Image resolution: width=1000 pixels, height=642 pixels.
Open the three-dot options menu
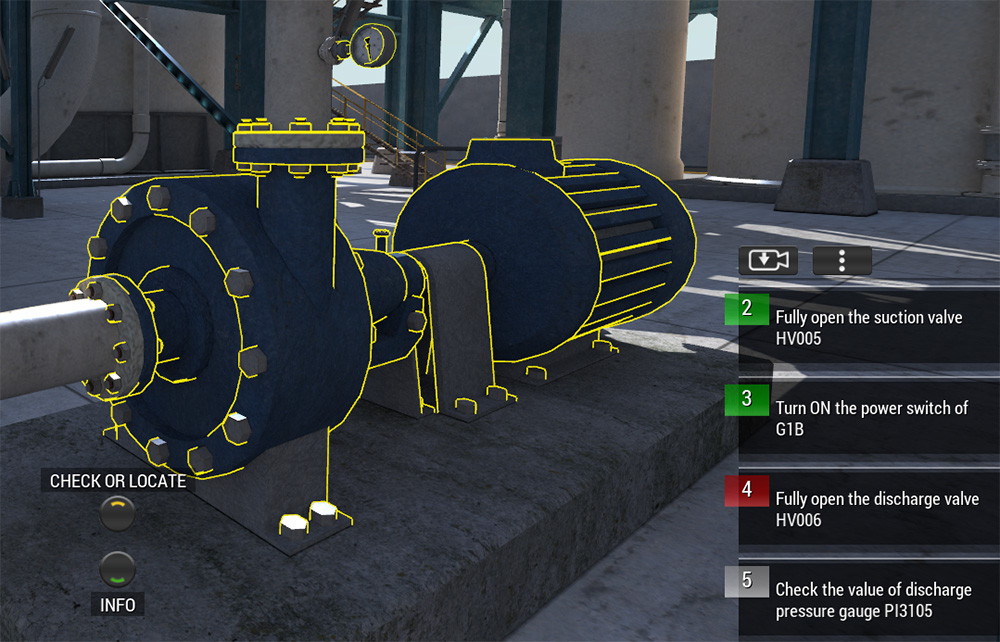pos(842,260)
